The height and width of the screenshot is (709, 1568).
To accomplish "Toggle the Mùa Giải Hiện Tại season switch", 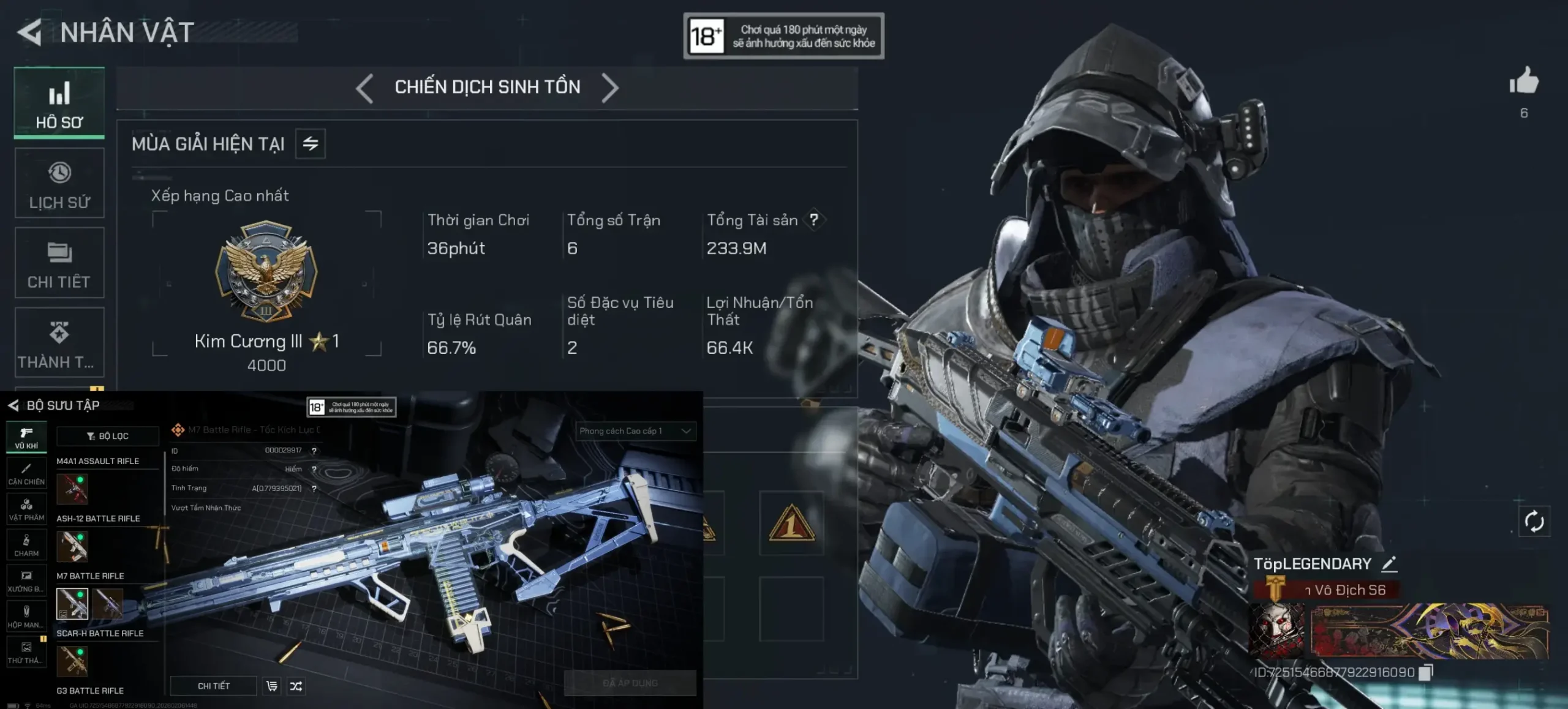I will coord(311,144).
